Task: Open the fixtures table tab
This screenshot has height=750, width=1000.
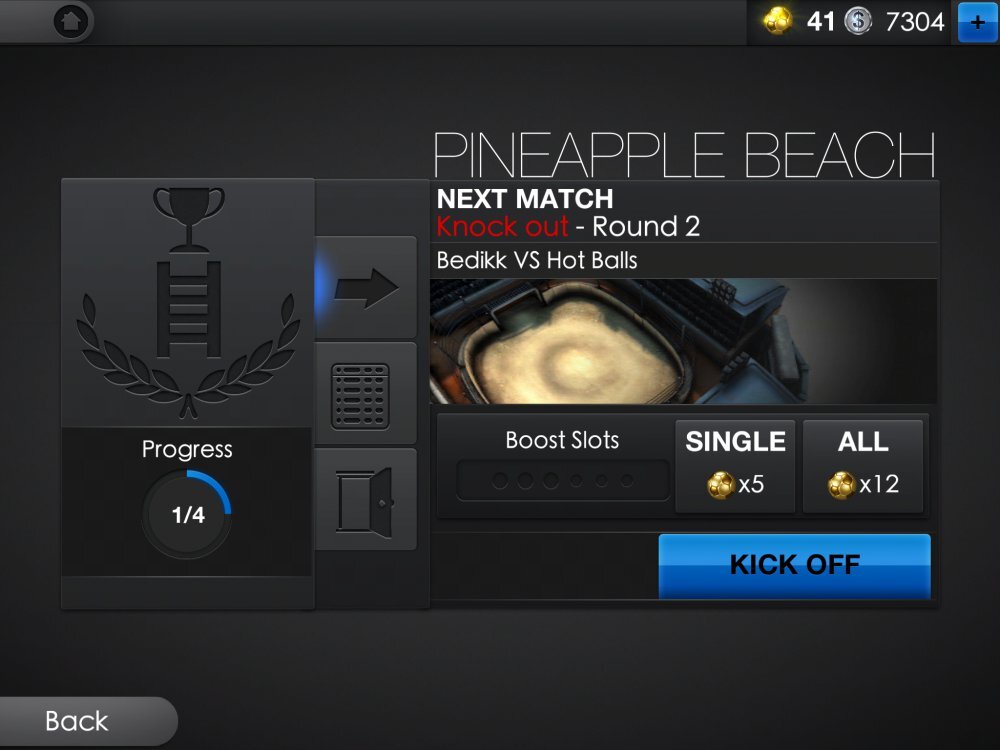Action: [x=366, y=394]
